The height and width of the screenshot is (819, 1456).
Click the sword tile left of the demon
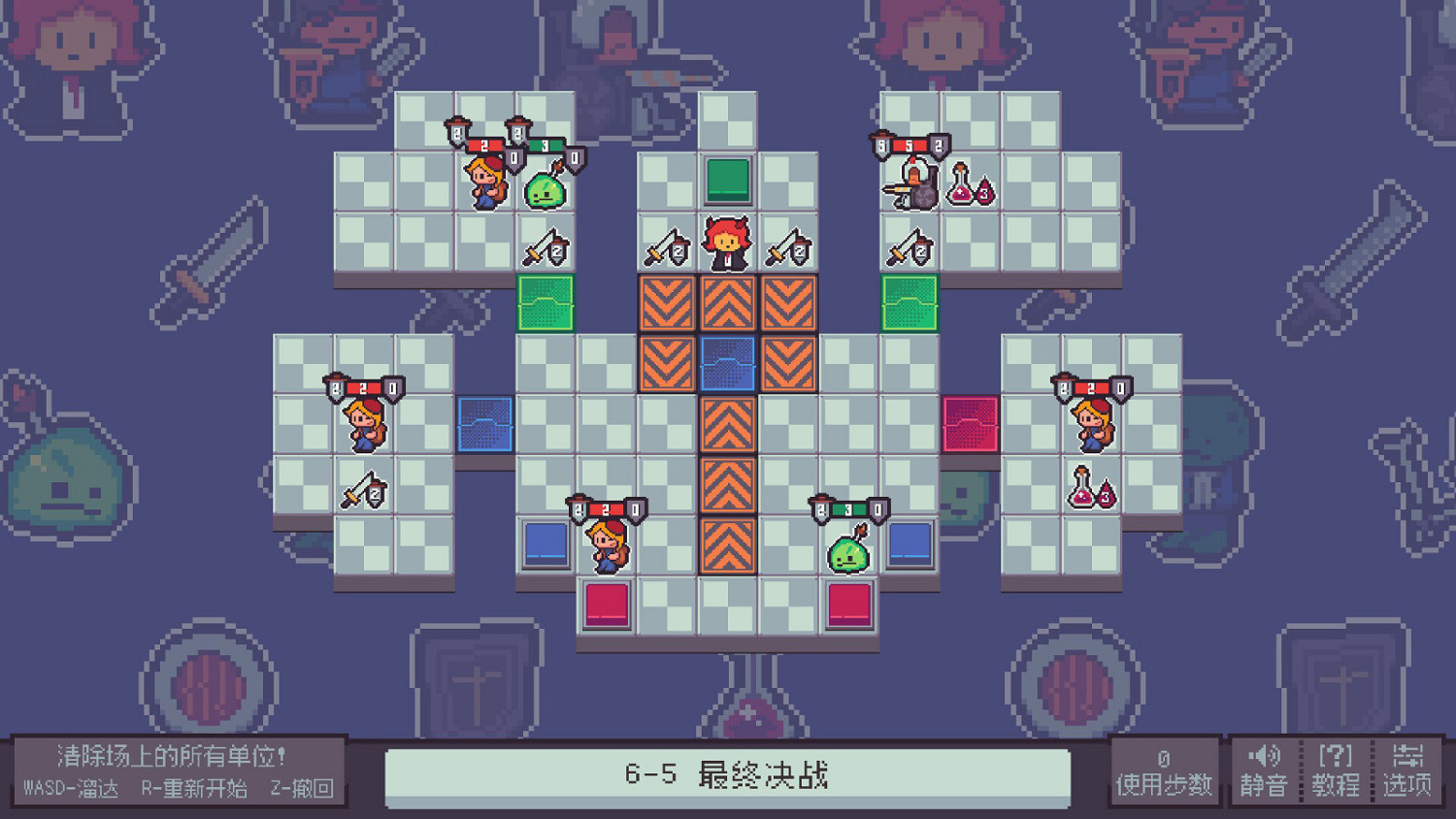tap(665, 252)
